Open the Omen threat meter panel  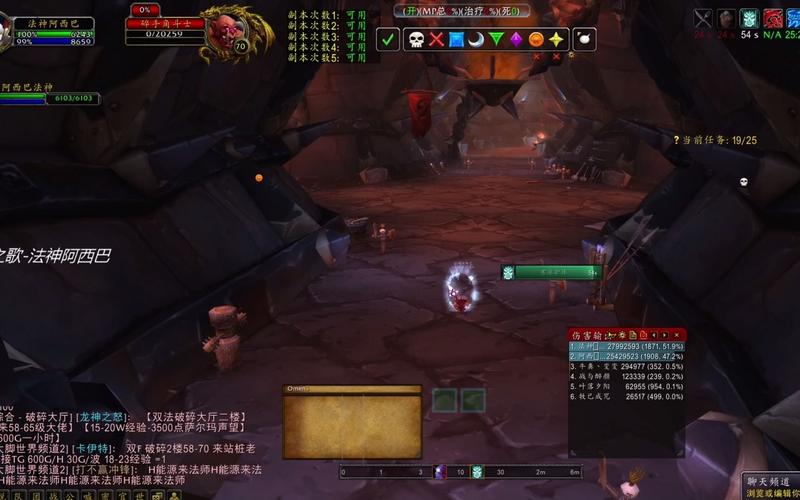351,416
